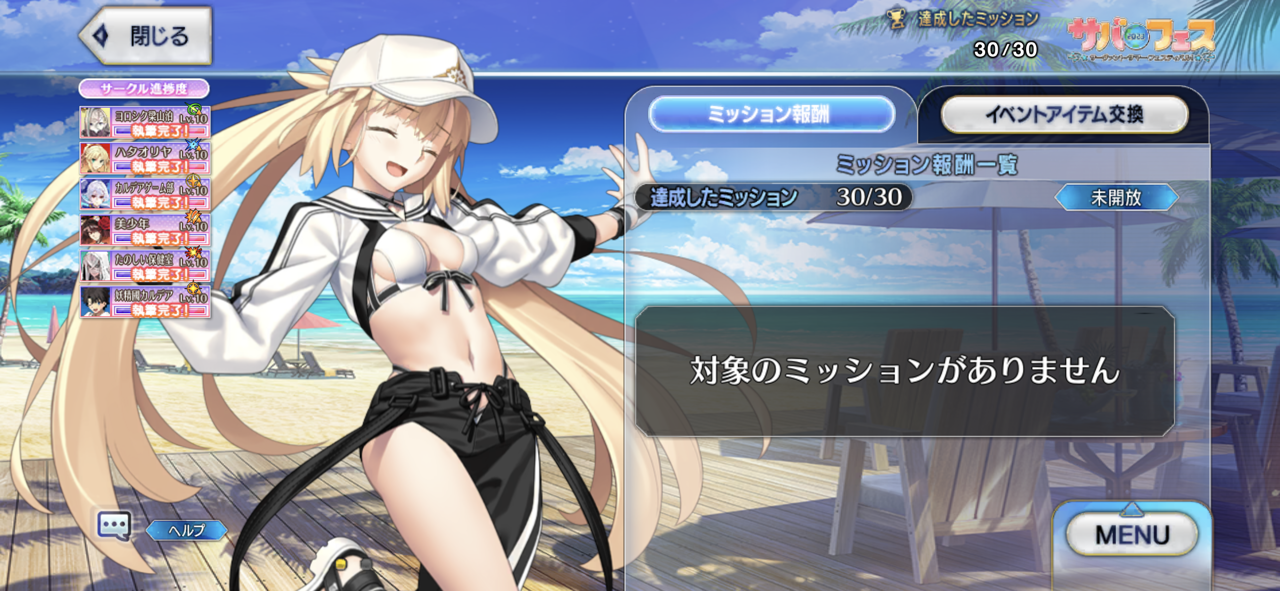Open the イベントアイテム交換 tab

[1064, 115]
